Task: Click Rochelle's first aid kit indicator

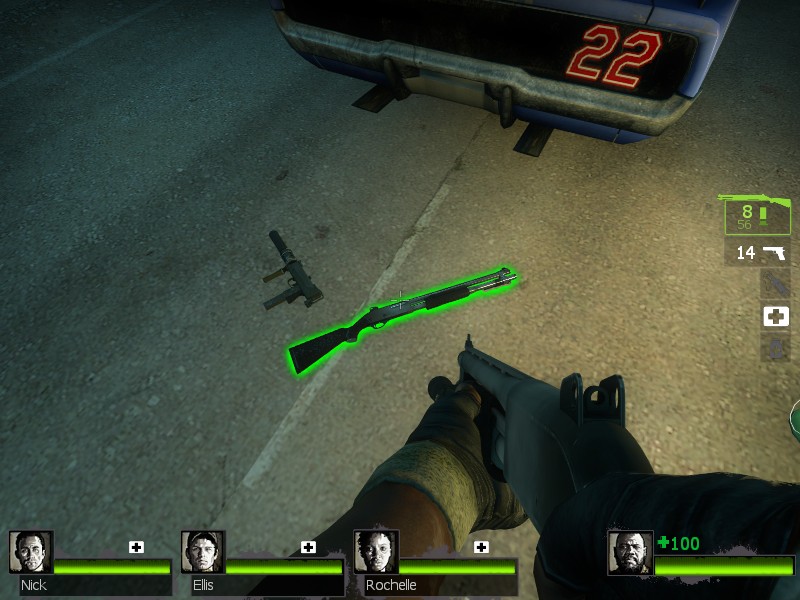Action: [x=481, y=547]
